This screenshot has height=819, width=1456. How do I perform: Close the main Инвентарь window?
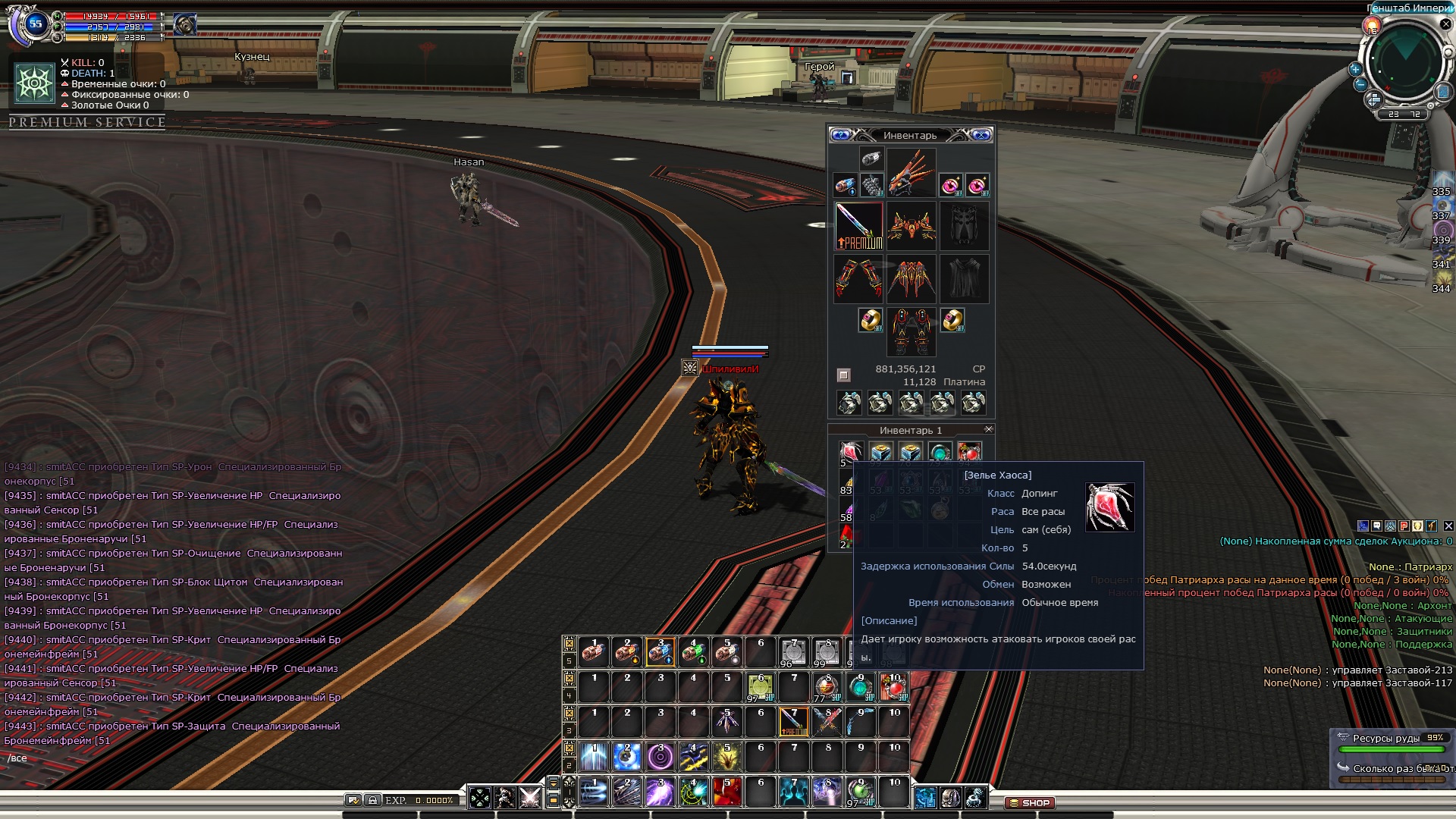(x=981, y=135)
